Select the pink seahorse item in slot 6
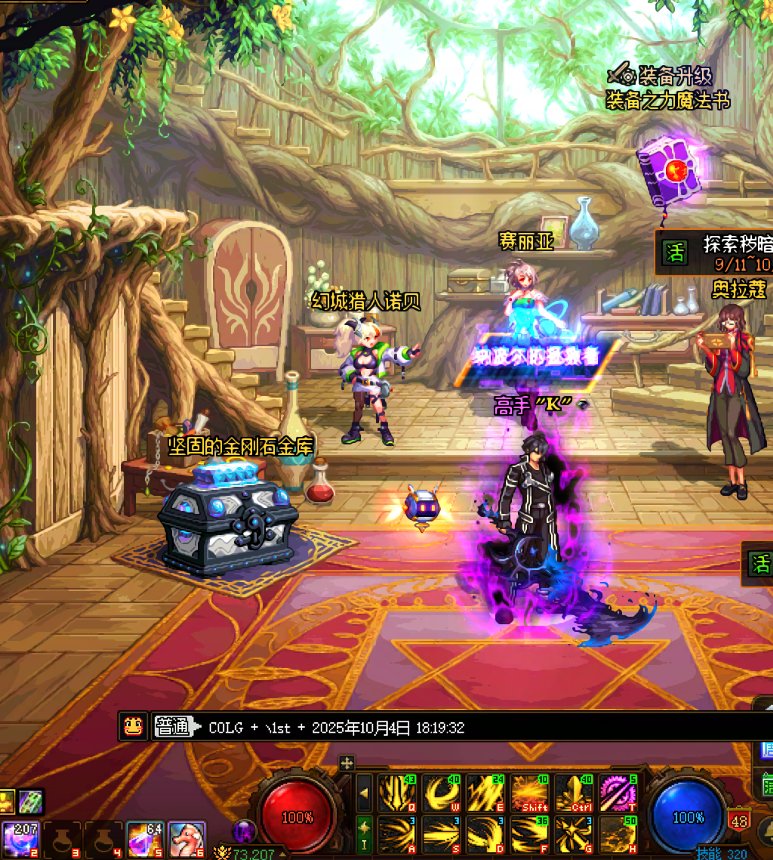Viewport: 773px width, 860px height. [186, 838]
